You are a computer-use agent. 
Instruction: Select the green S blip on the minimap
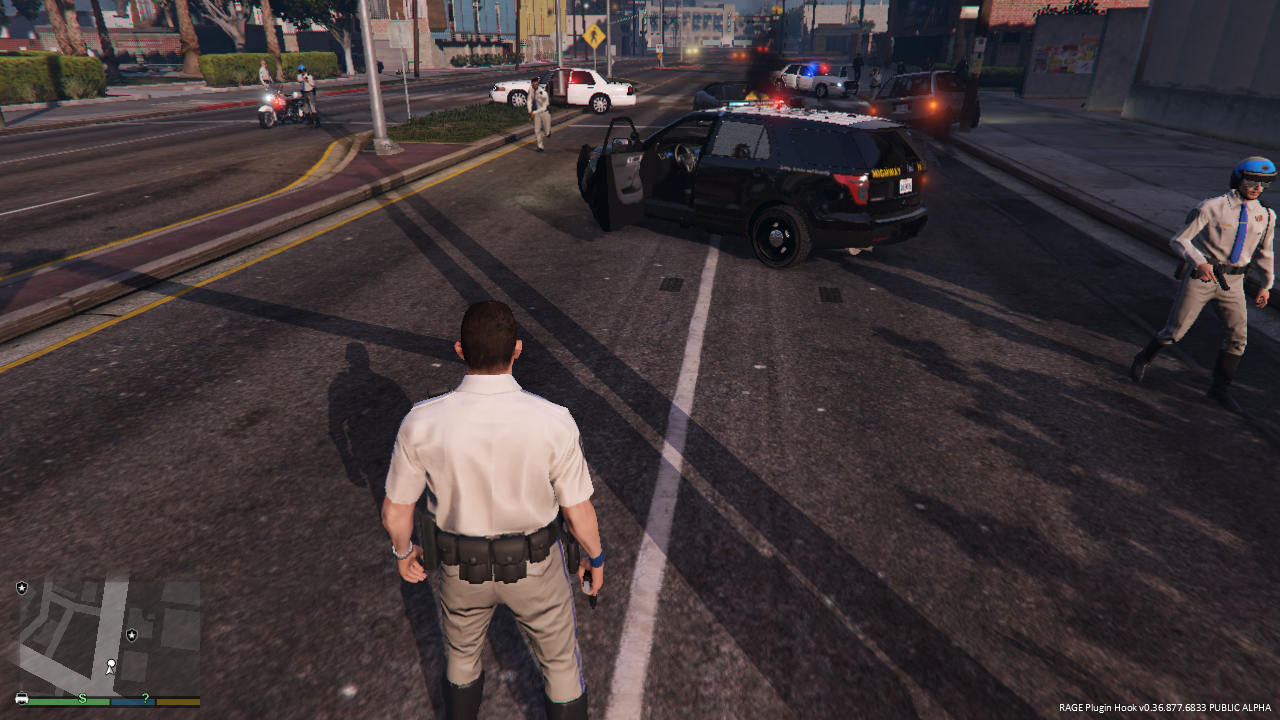pyautogui.click(x=82, y=698)
